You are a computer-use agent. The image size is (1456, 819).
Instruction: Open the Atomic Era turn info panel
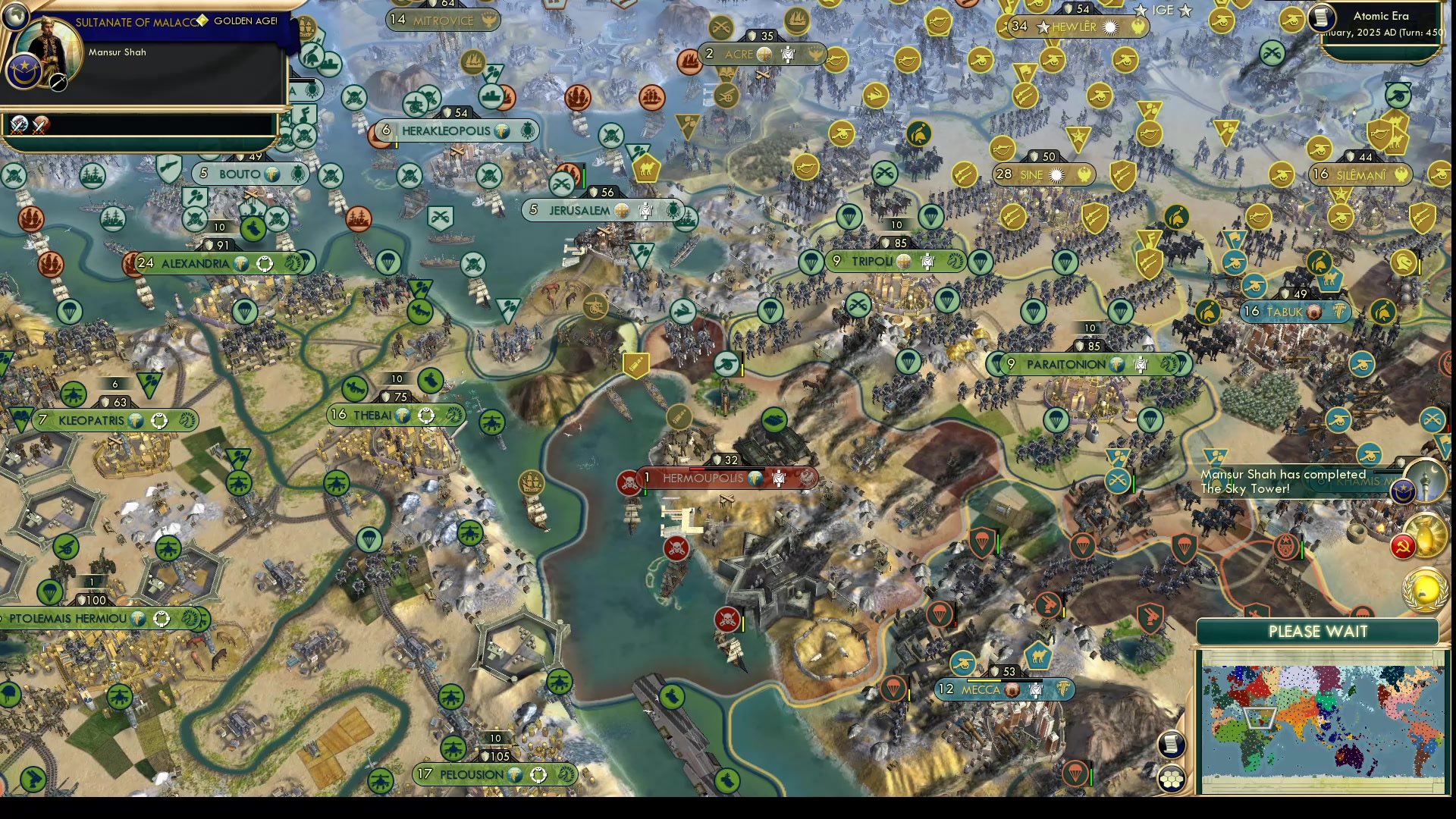click(1380, 23)
